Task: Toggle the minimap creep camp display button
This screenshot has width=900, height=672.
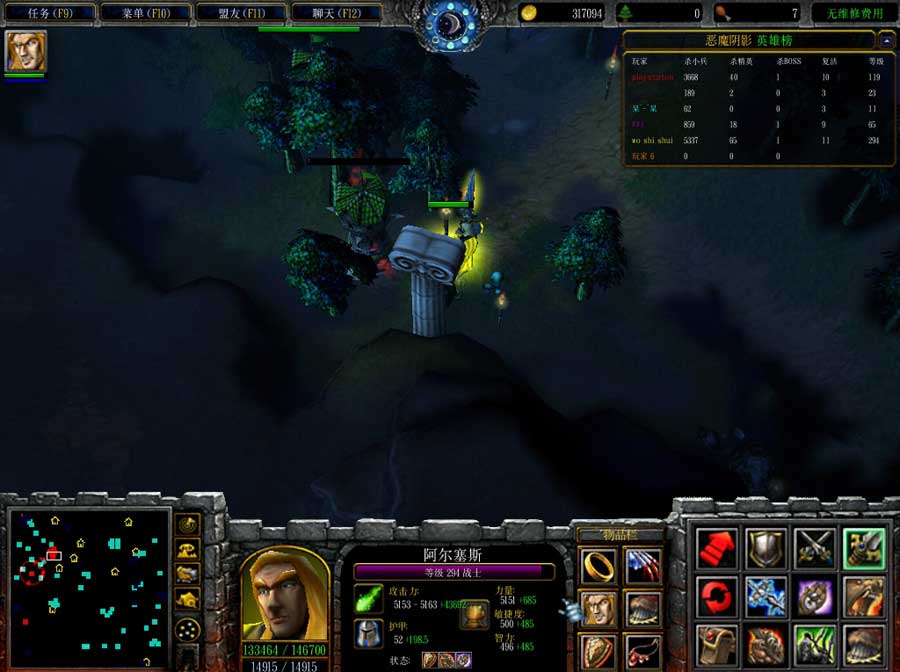Action: click(187, 599)
